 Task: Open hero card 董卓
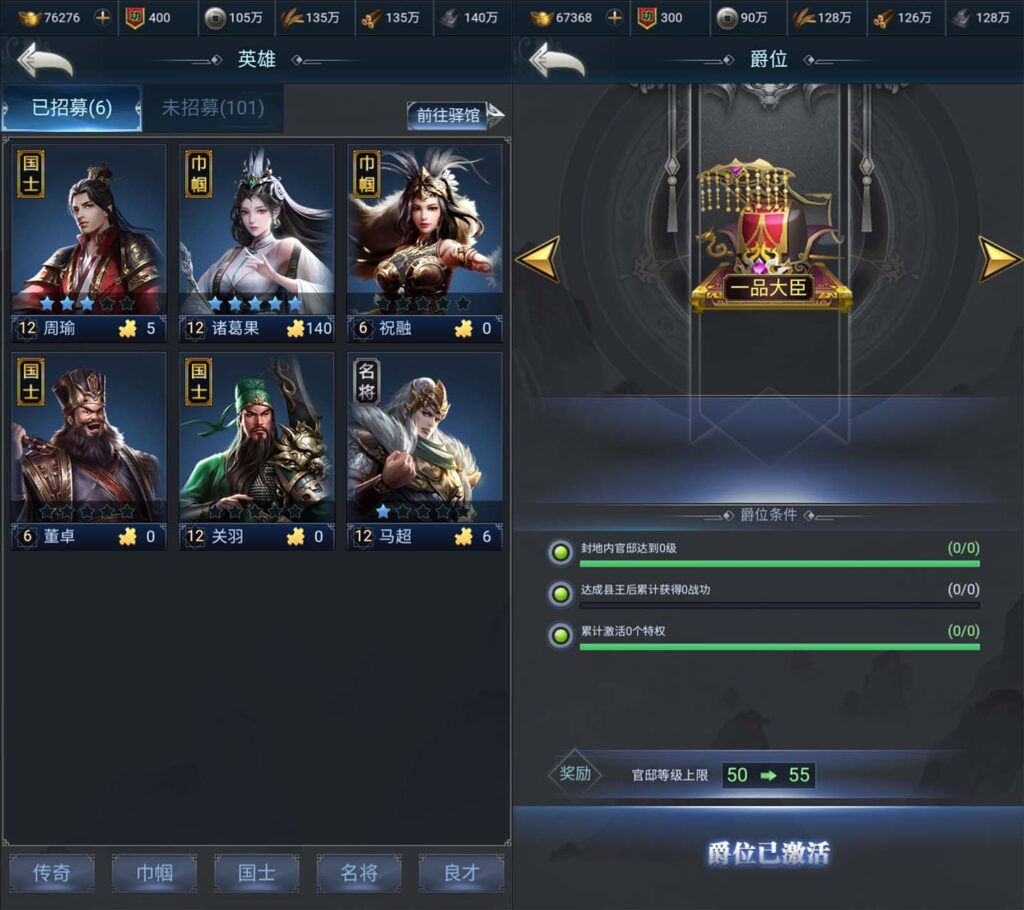[88, 450]
